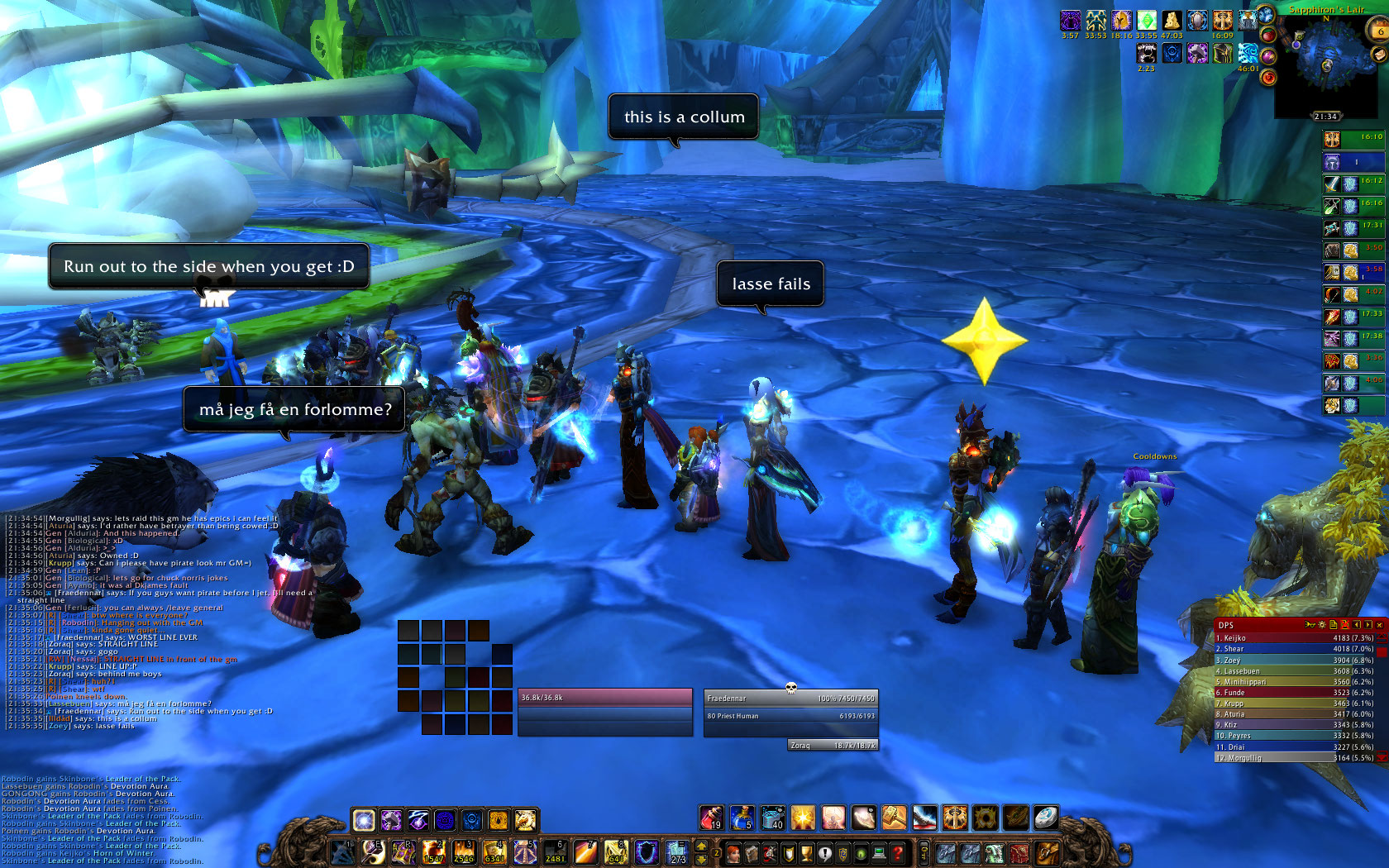This screenshot has width=1389, height=868.
Task: Close the DPS meter window
Action: coord(1379,625)
